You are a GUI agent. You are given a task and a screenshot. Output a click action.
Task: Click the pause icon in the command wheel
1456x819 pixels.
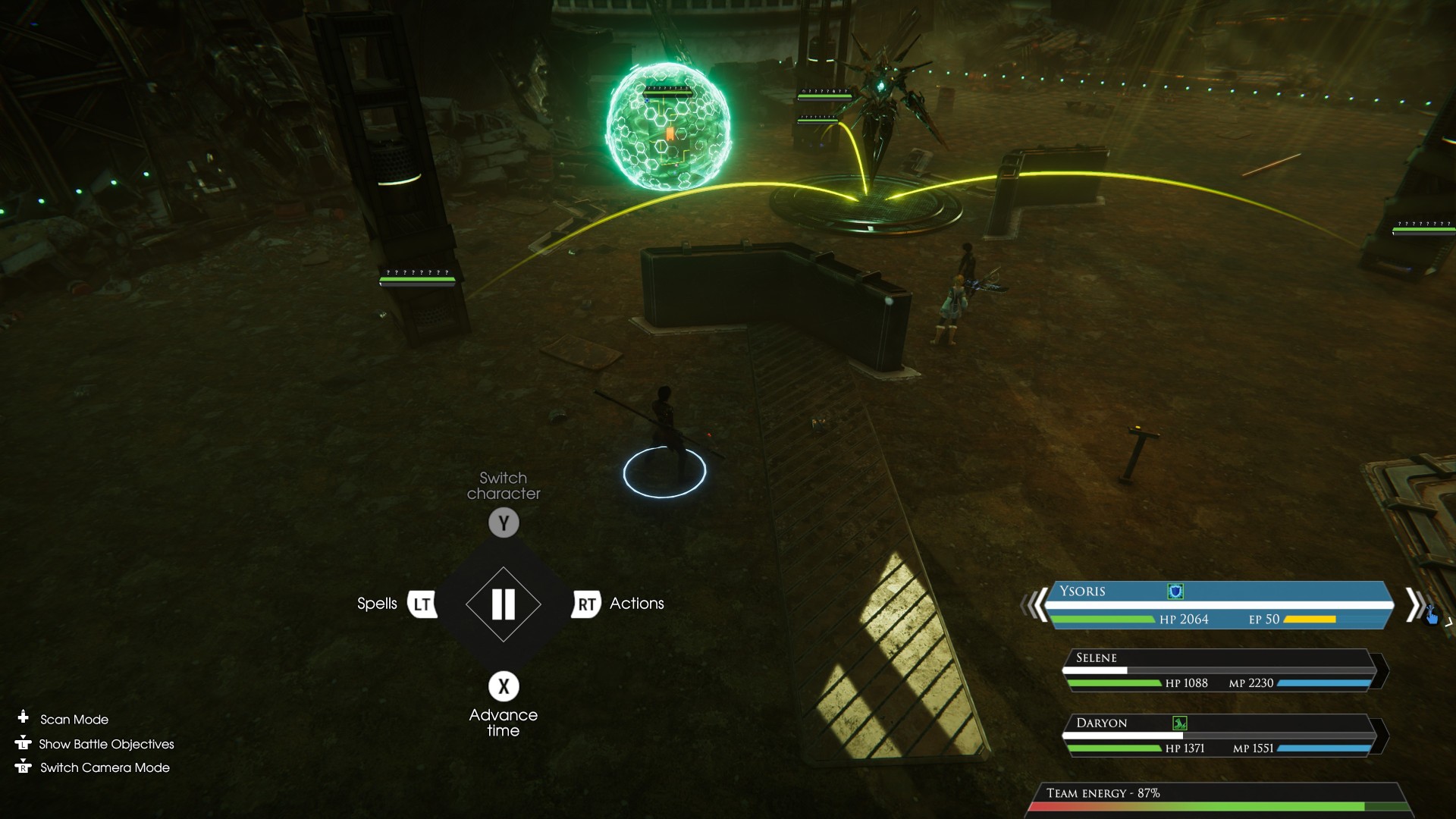coord(504,604)
